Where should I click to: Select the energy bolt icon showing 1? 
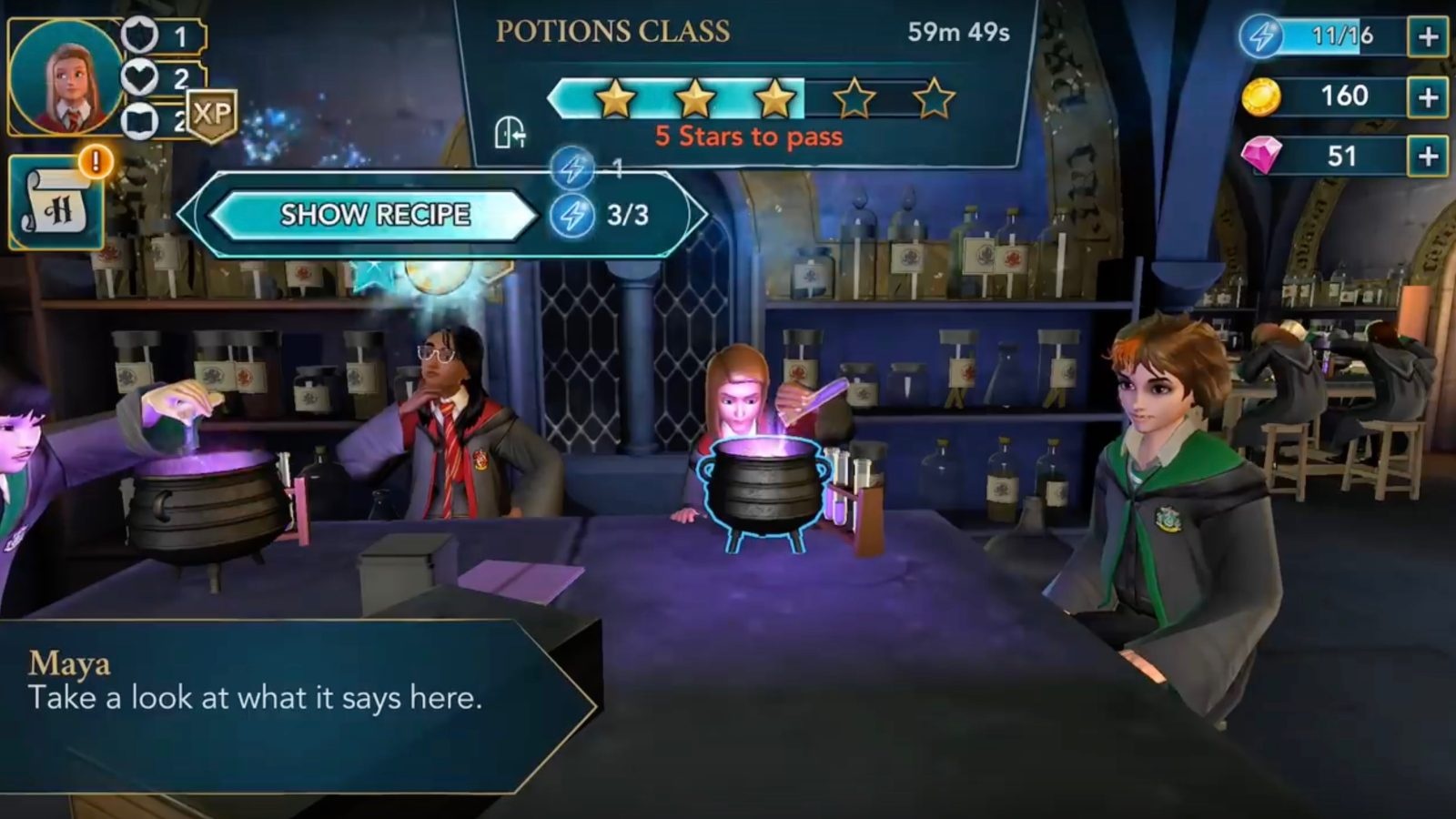[x=573, y=167]
